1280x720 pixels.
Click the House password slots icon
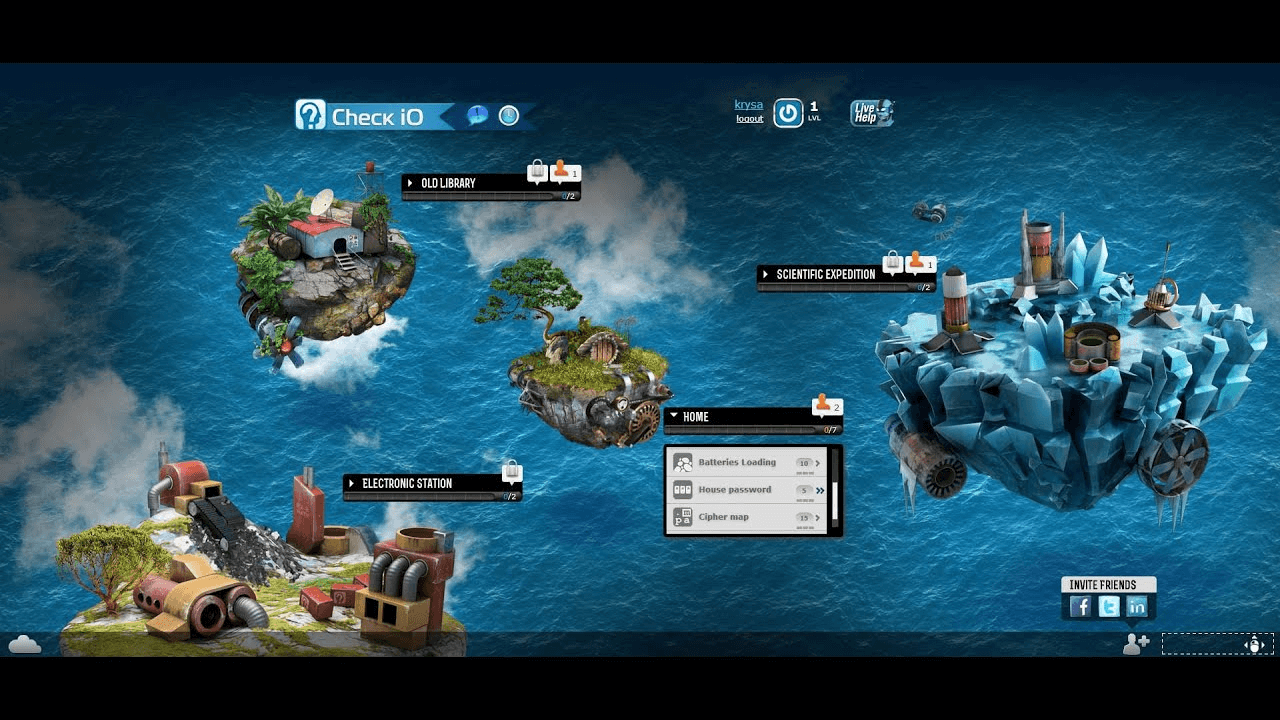684,489
